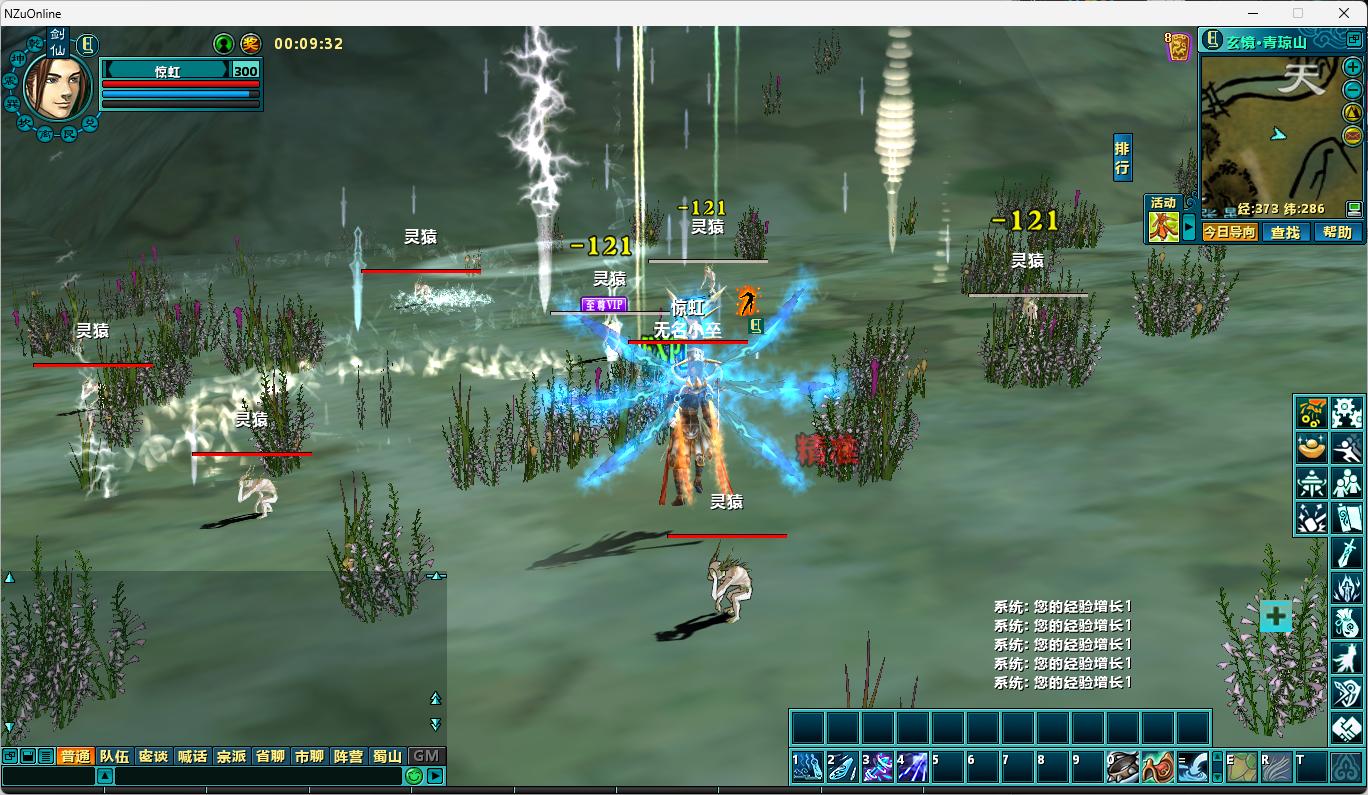Activate the skill in hotbar slot 1
Image resolution: width=1368 pixels, height=795 pixels.
(807, 767)
